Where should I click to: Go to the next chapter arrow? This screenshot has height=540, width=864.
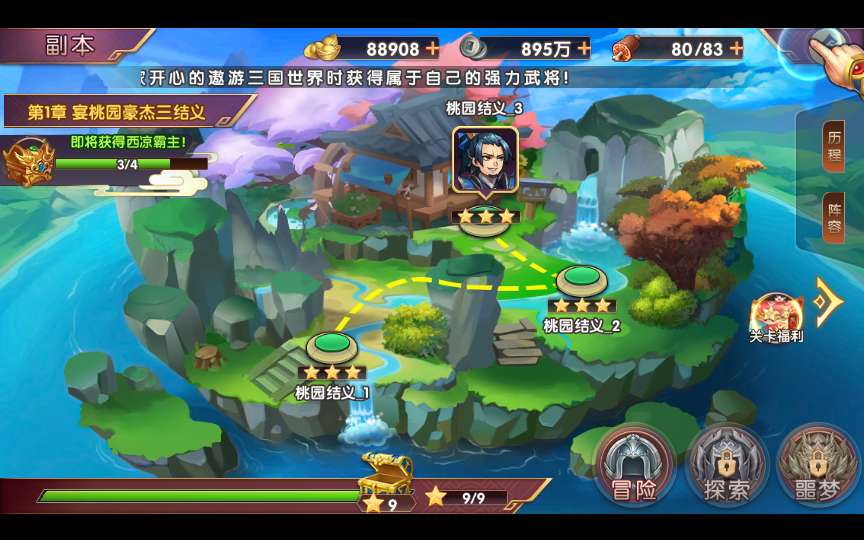[827, 301]
